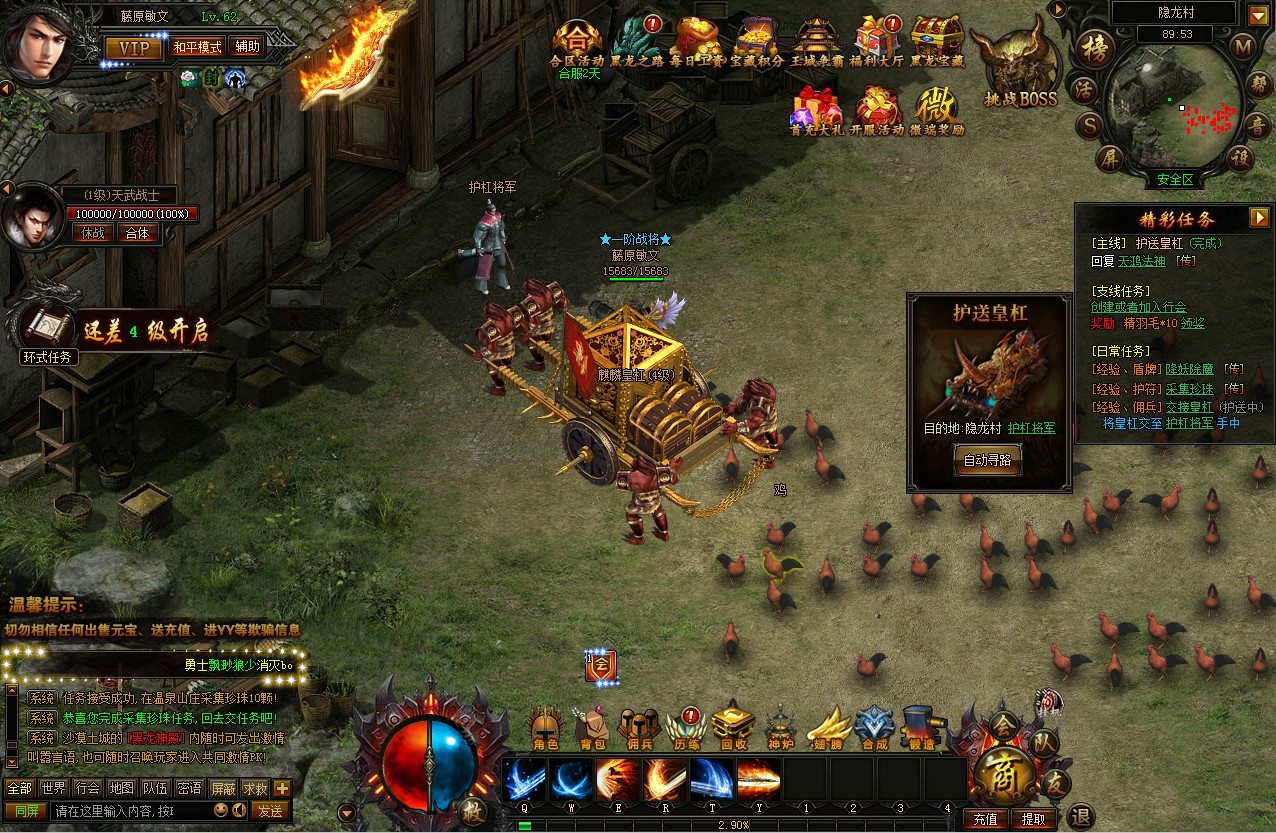Open the 角色 character sheet

tap(545, 727)
